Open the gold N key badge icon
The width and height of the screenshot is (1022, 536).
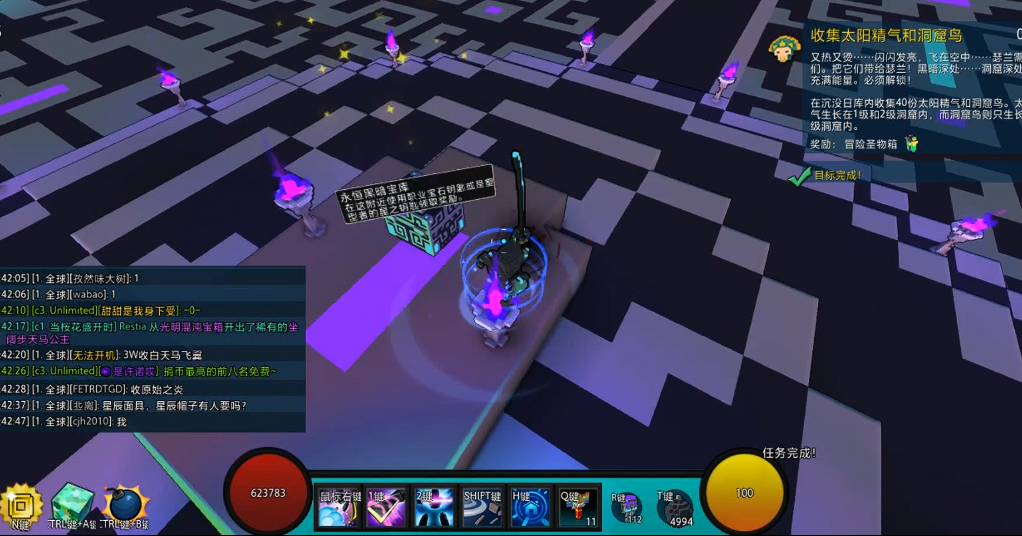coord(21,505)
